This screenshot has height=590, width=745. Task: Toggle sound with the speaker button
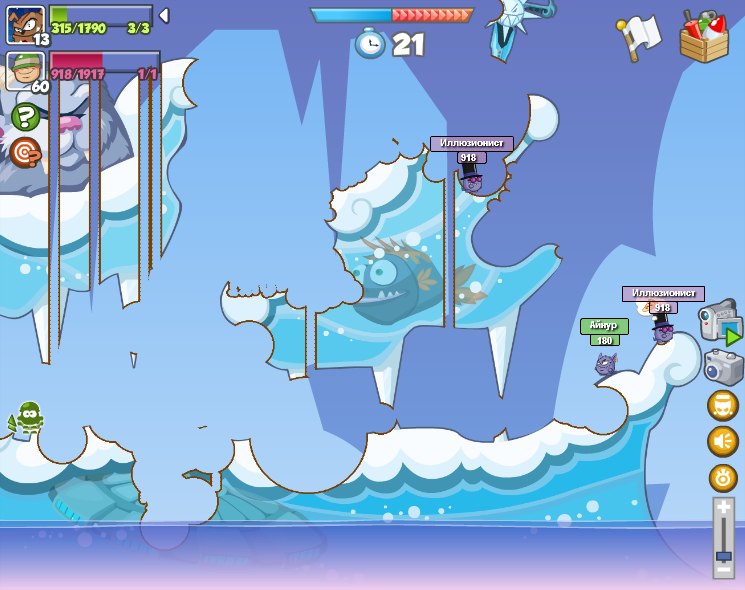tap(722, 441)
